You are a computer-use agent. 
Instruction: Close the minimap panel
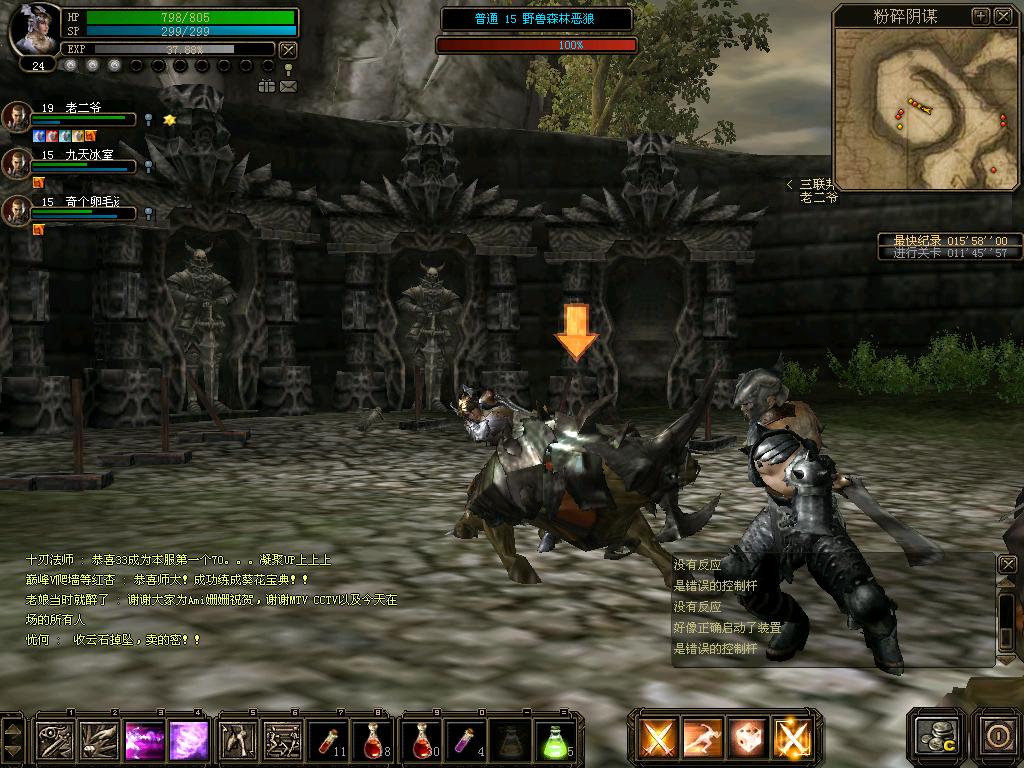pyautogui.click(x=1003, y=16)
